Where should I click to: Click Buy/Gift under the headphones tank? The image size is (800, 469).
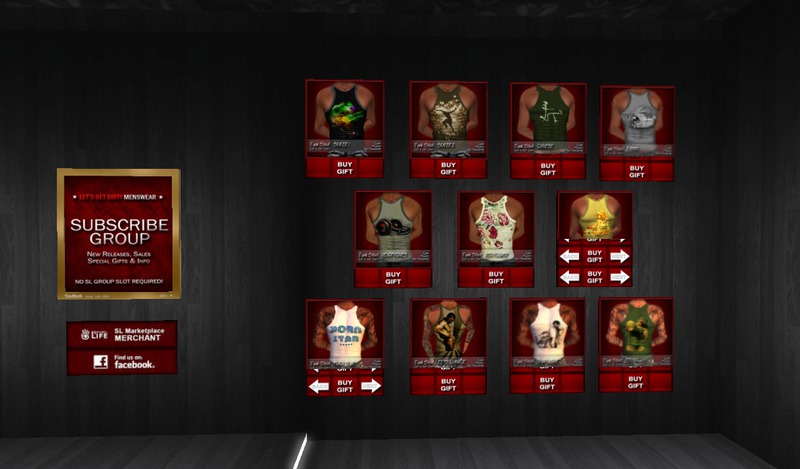pyautogui.click(x=392, y=276)
